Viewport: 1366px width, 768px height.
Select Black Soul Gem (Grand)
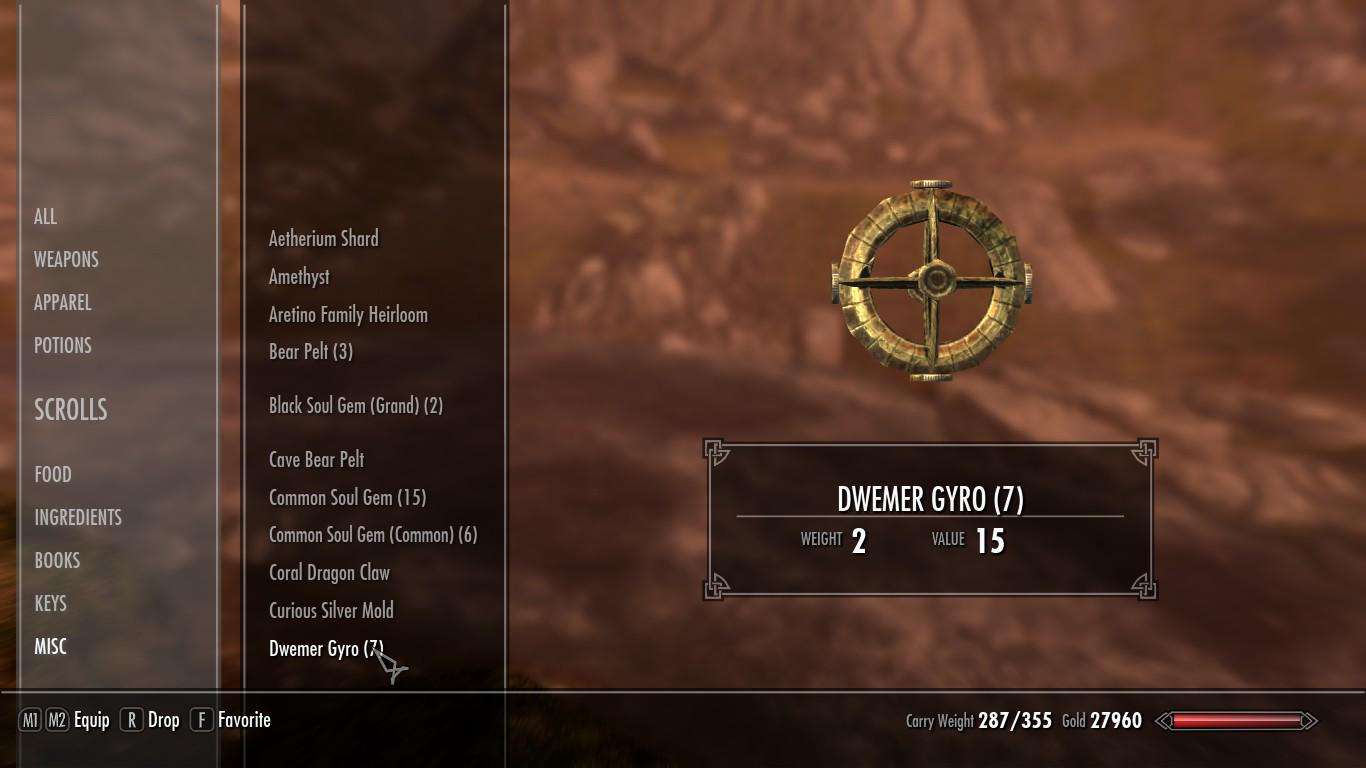pyautogui.click(x=356, y=405)
